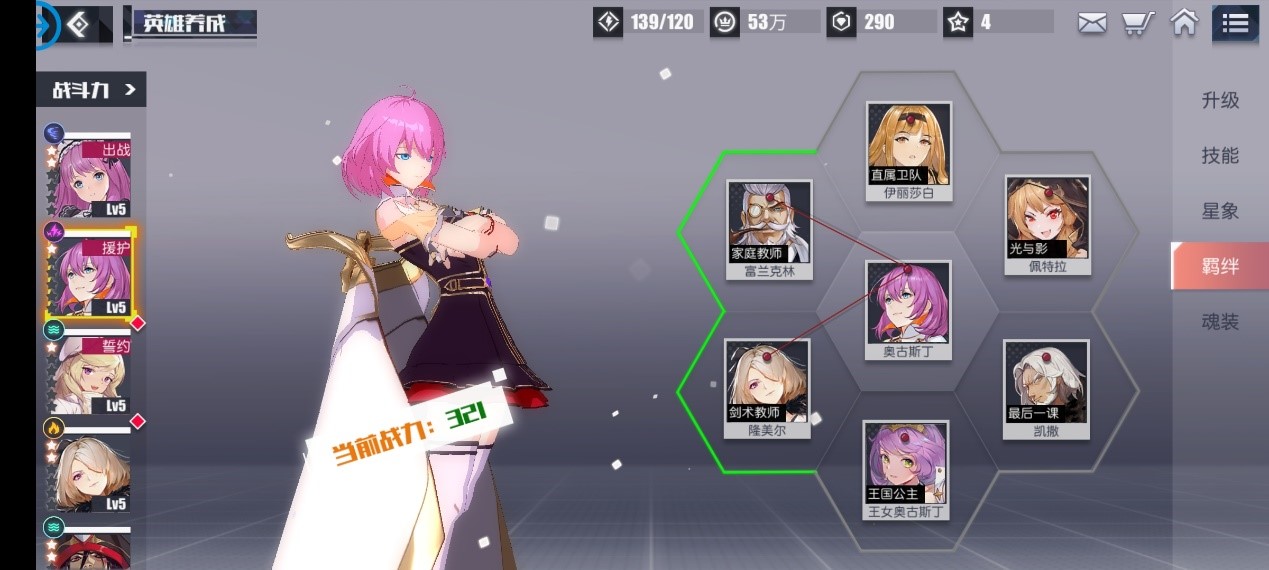The width and height of the screenshot is (1269, 570).
Task: Select the 誓约 hero in the list
Action: click(x=88, y=375)
